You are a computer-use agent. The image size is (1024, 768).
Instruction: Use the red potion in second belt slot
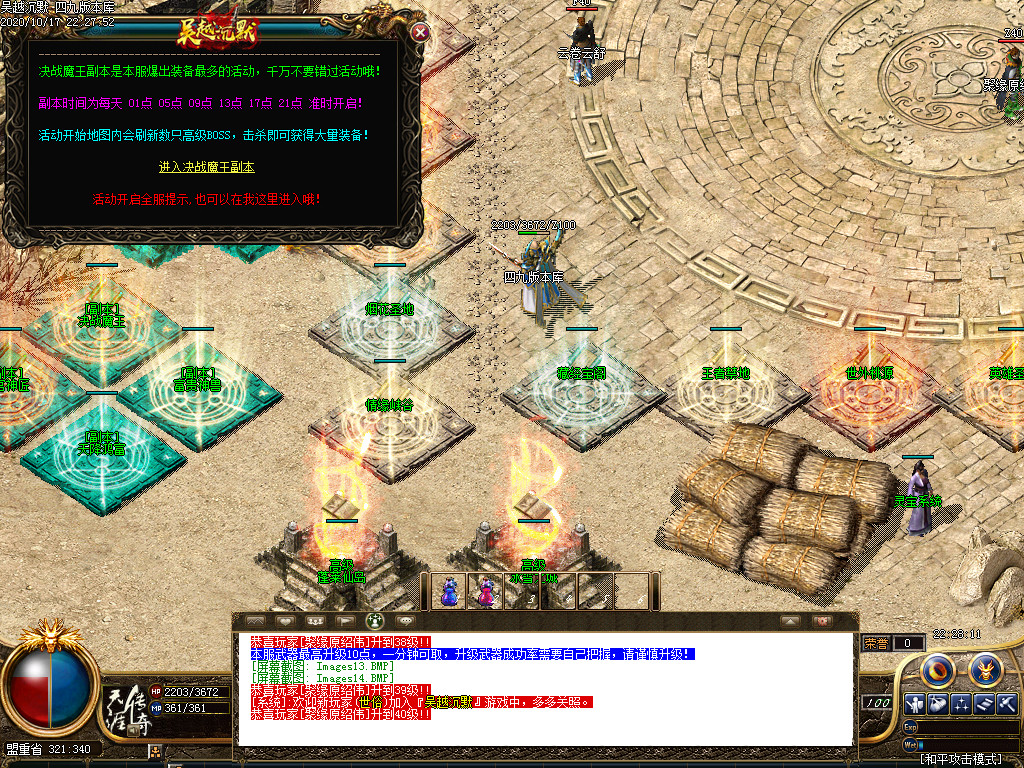[486, 591]
